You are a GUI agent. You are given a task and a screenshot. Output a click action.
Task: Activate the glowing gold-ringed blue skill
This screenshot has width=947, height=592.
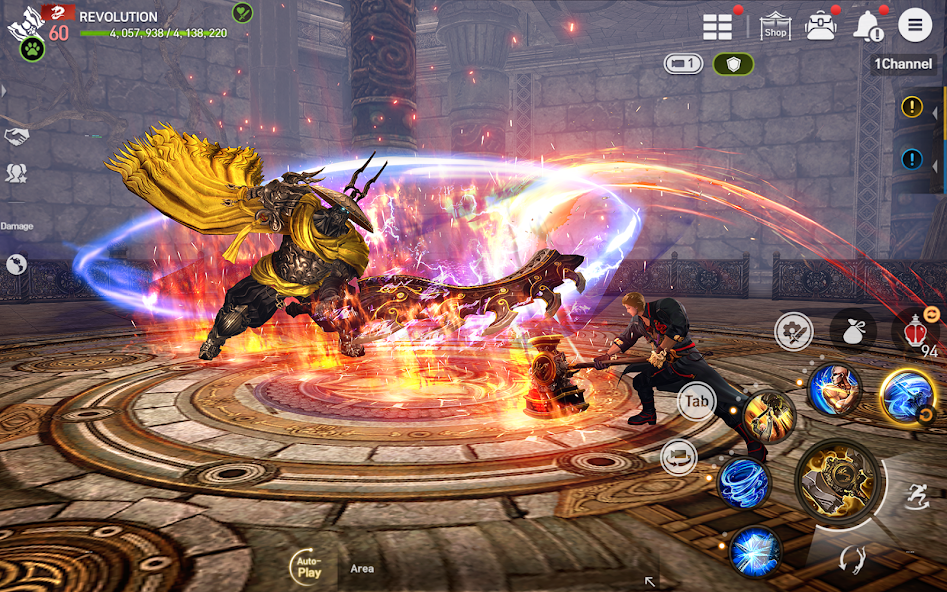click(x=908, y=395)
